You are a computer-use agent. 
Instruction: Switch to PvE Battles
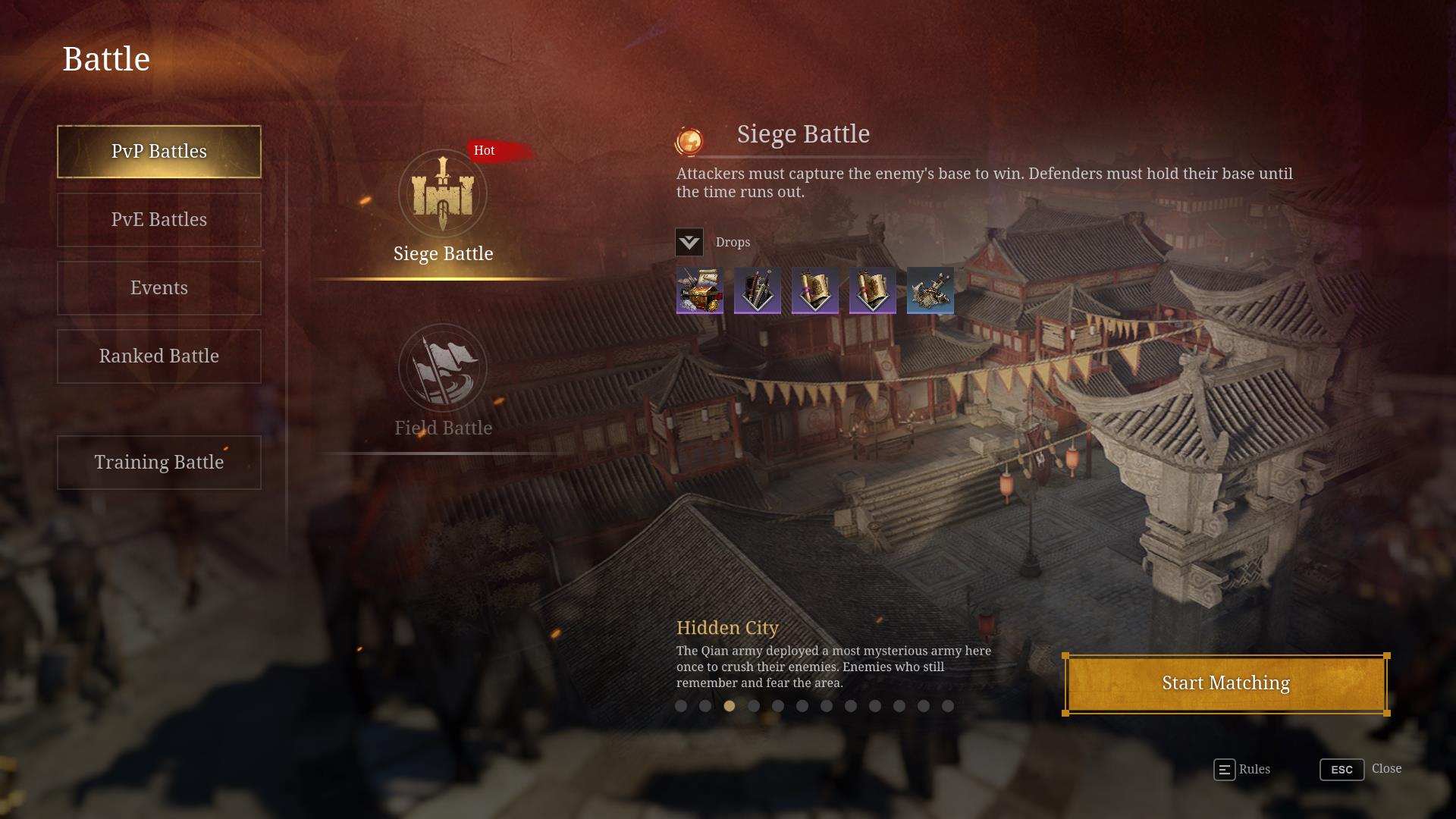[159, 220]
